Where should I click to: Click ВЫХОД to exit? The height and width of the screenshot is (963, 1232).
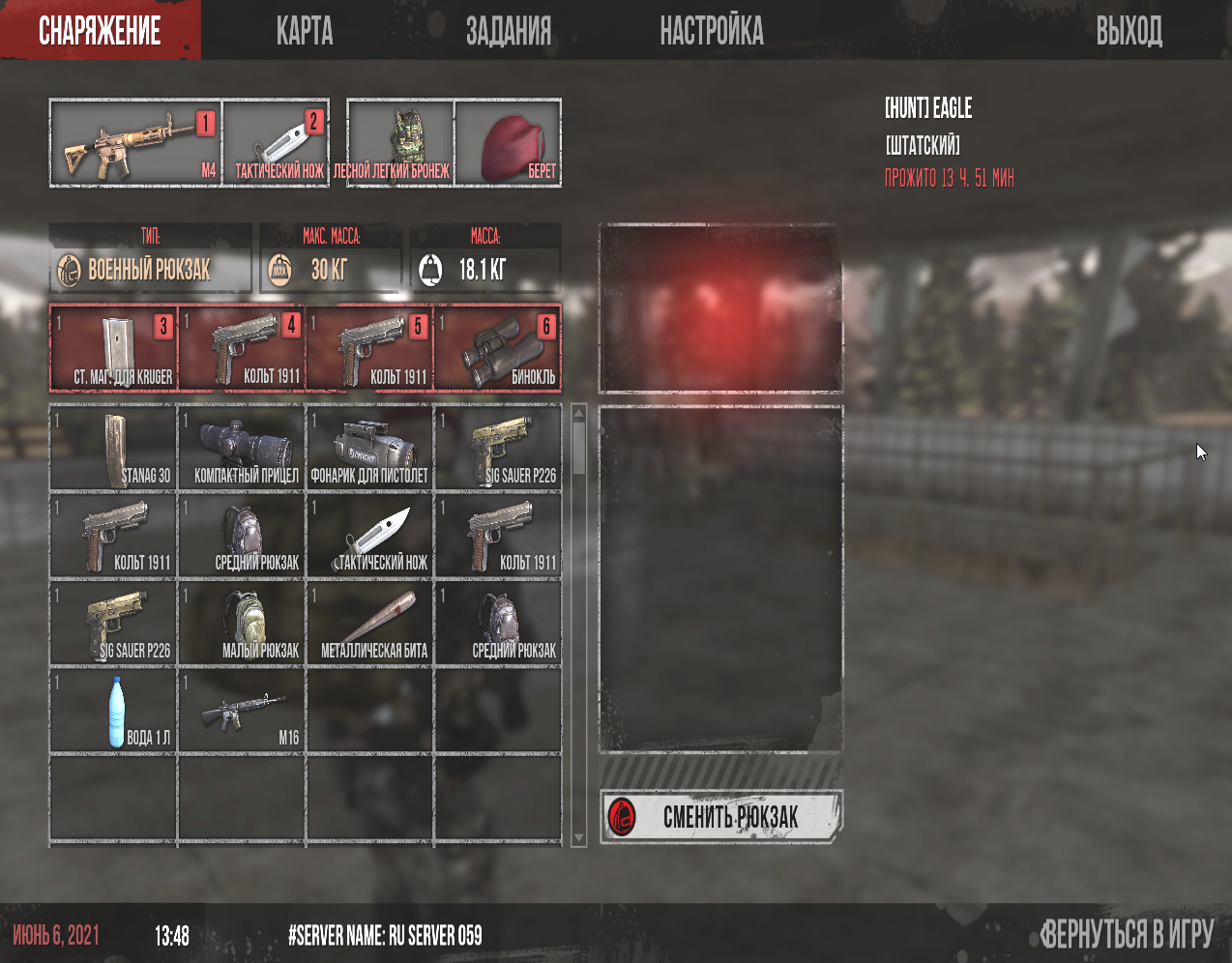coord(1129,31)
